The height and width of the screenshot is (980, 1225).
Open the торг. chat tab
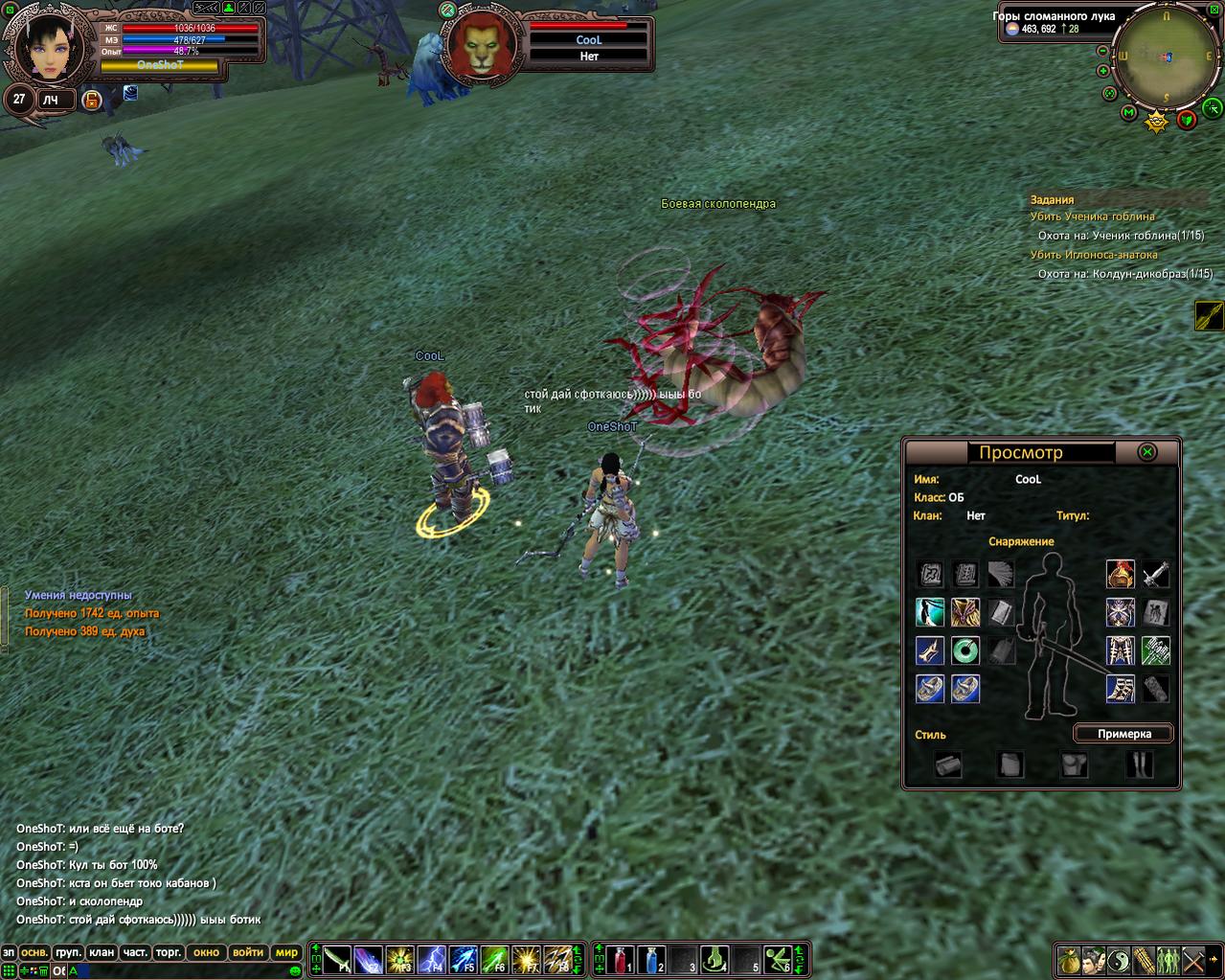click(x=169, y=952)
